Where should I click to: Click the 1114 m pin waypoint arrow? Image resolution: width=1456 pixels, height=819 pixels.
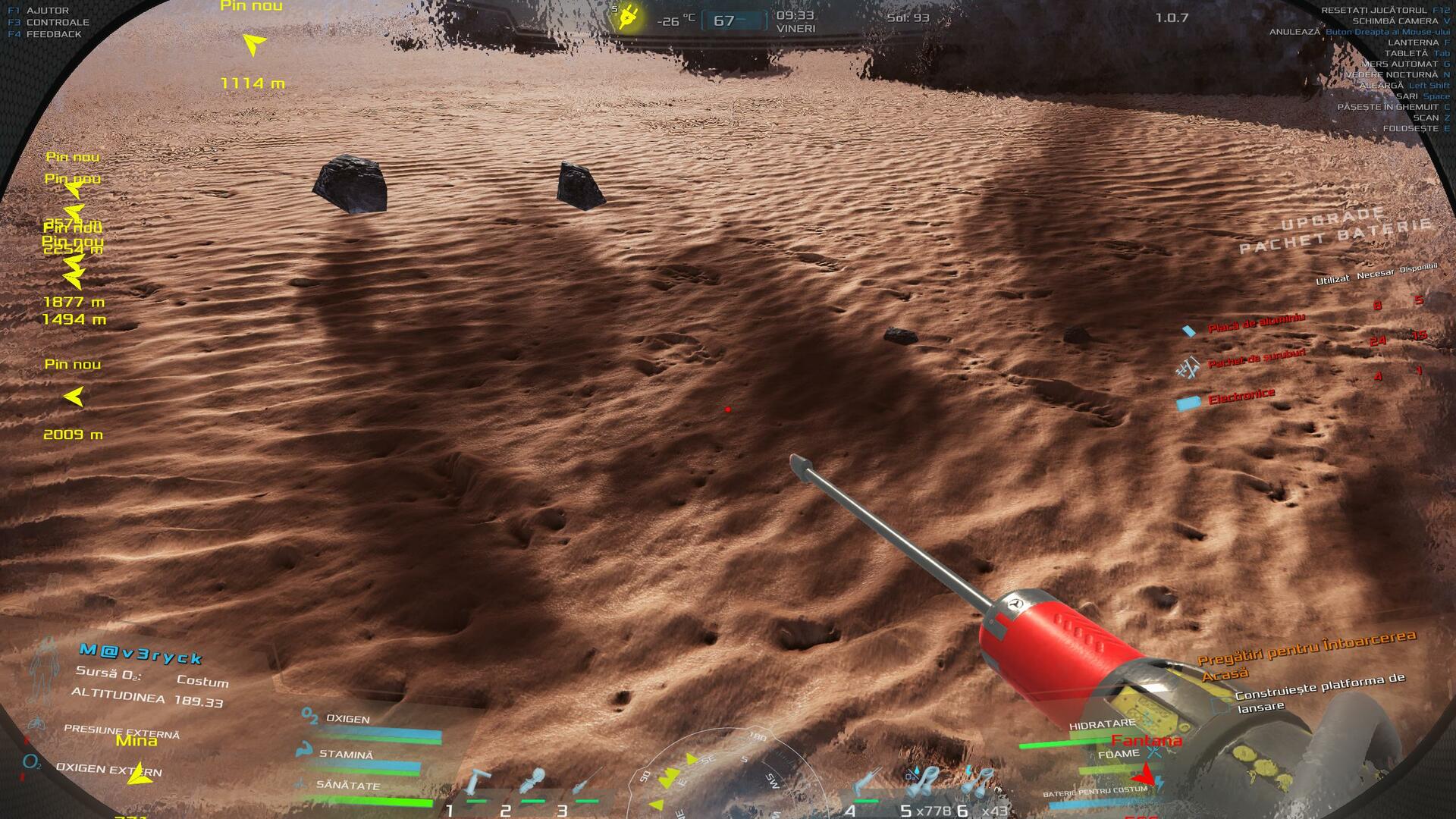pos(254,45)
